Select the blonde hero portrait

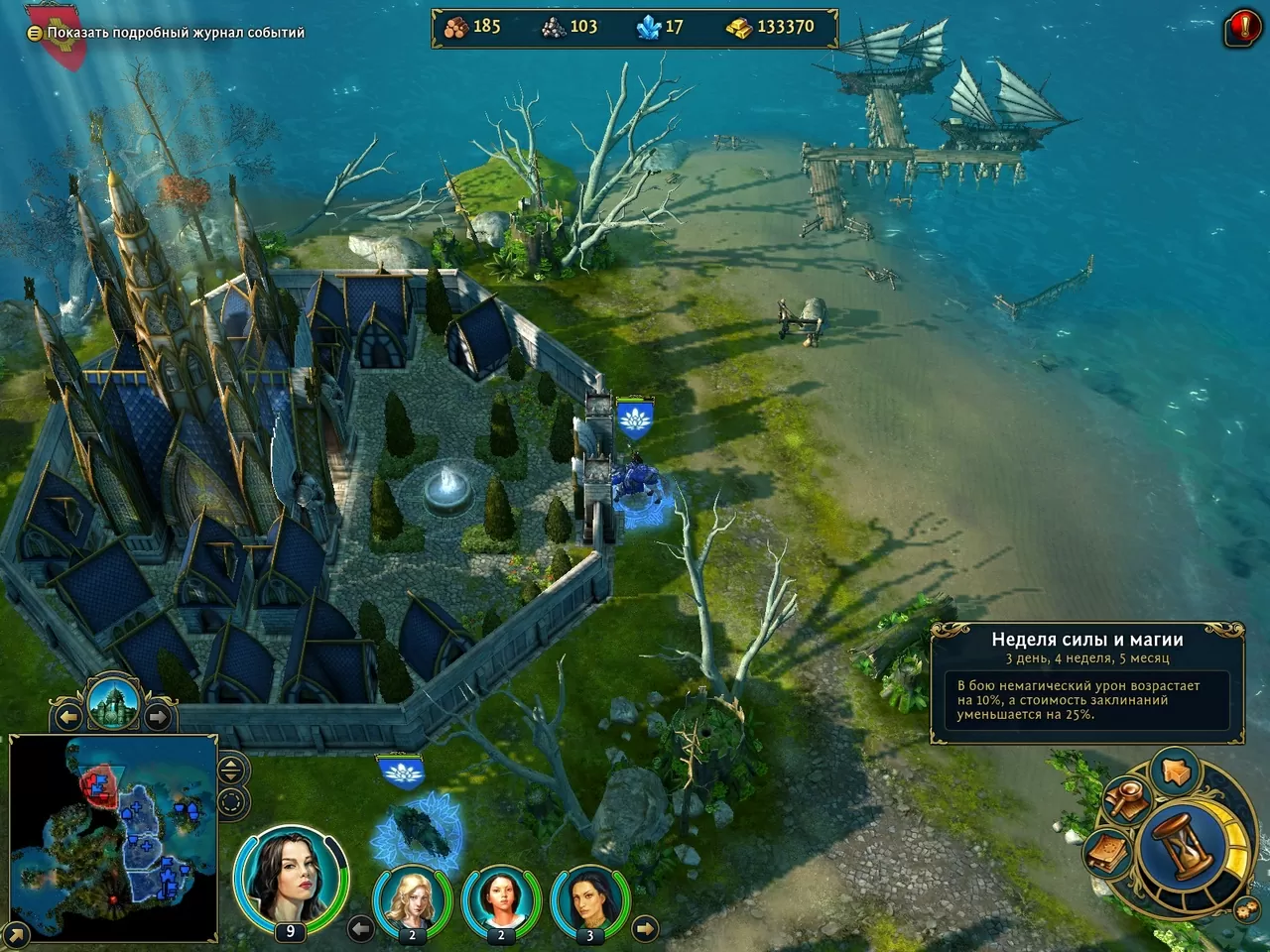point(411,900)
